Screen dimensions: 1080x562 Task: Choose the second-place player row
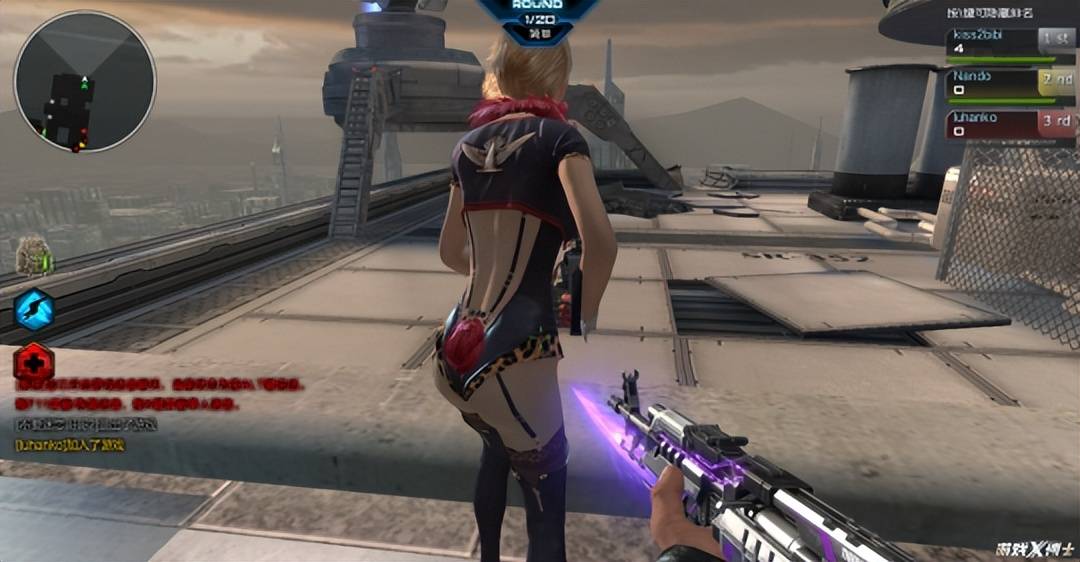1010,83
